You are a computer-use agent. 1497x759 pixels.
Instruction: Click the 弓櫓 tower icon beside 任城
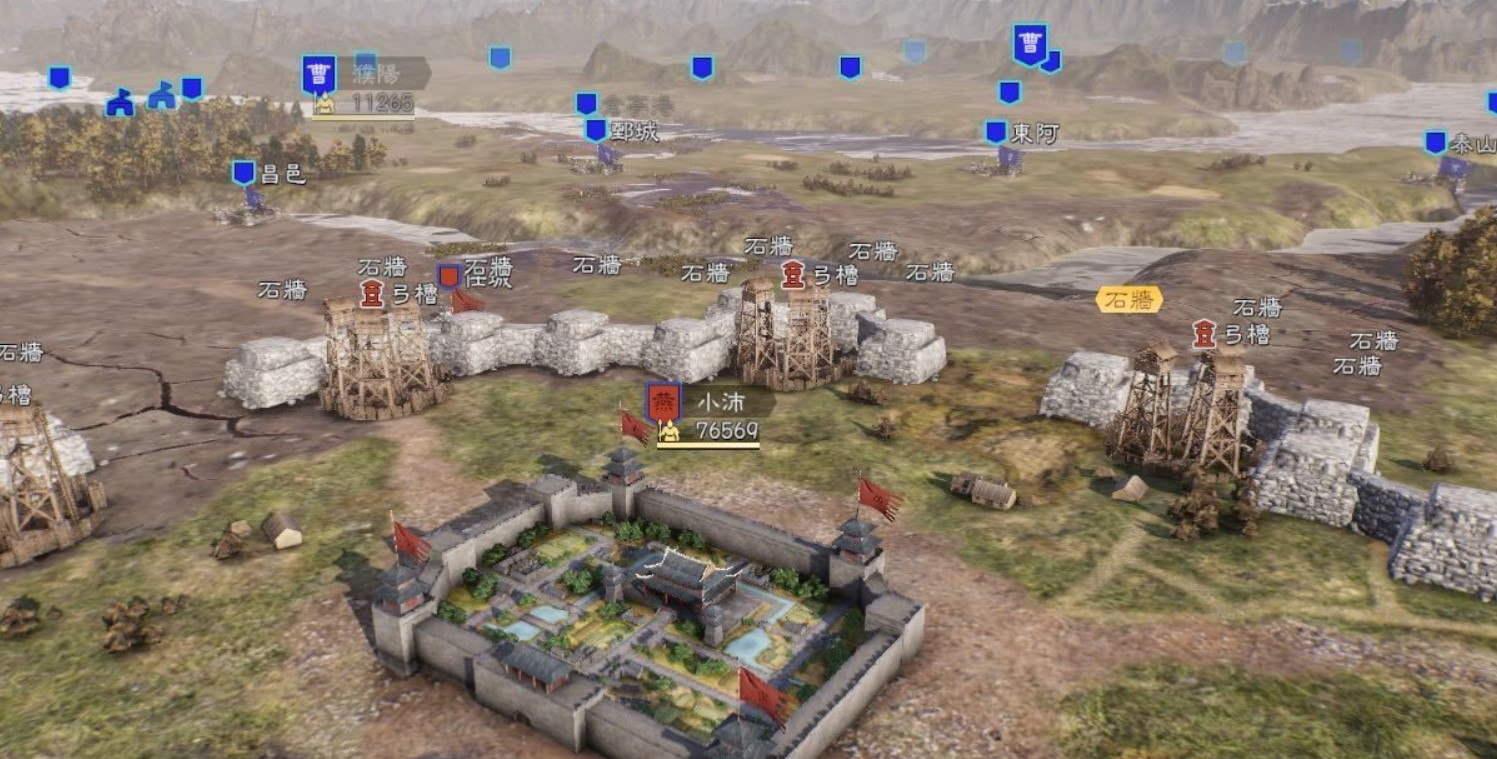tap(372, 293)
